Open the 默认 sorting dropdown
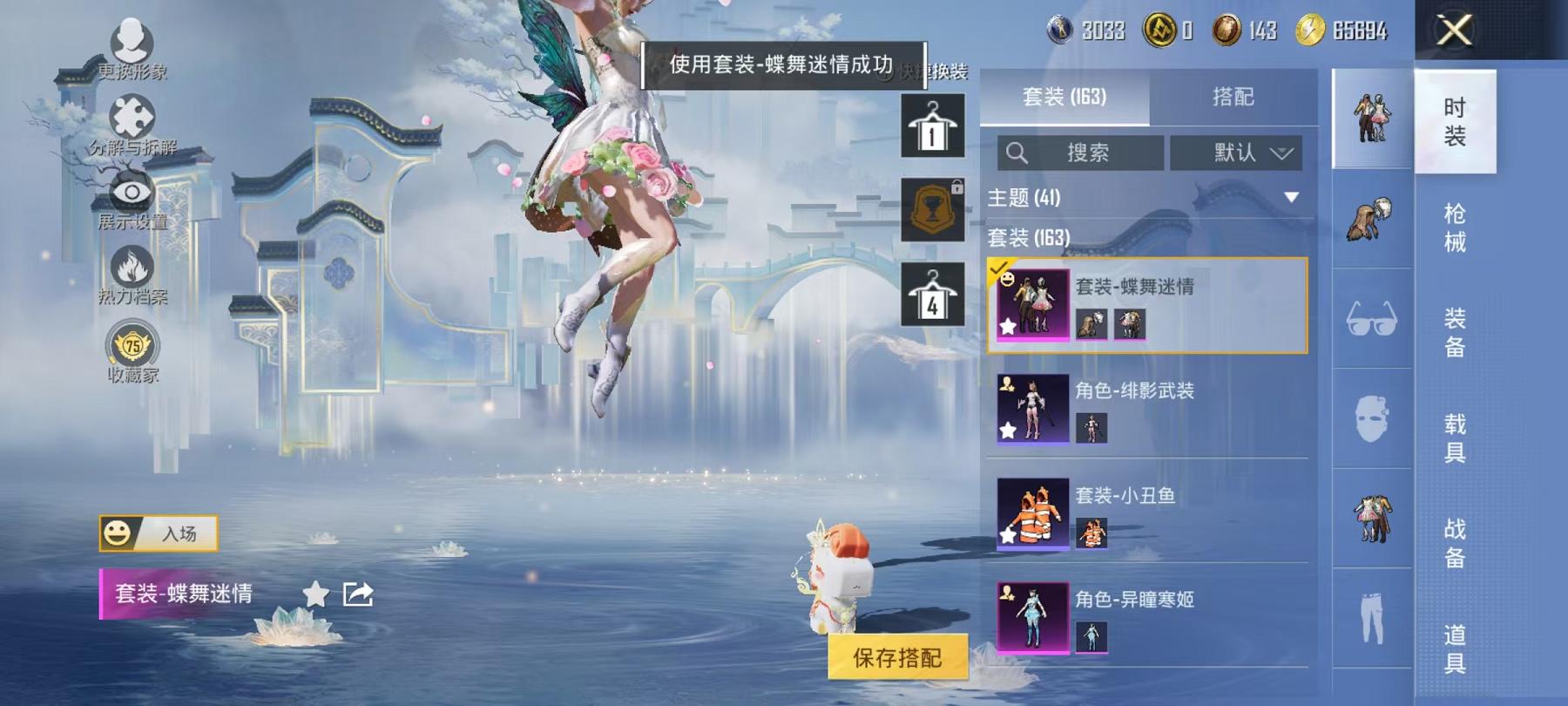The image size is (1568, 706). pyautogui.click(x=1237, y=151)
